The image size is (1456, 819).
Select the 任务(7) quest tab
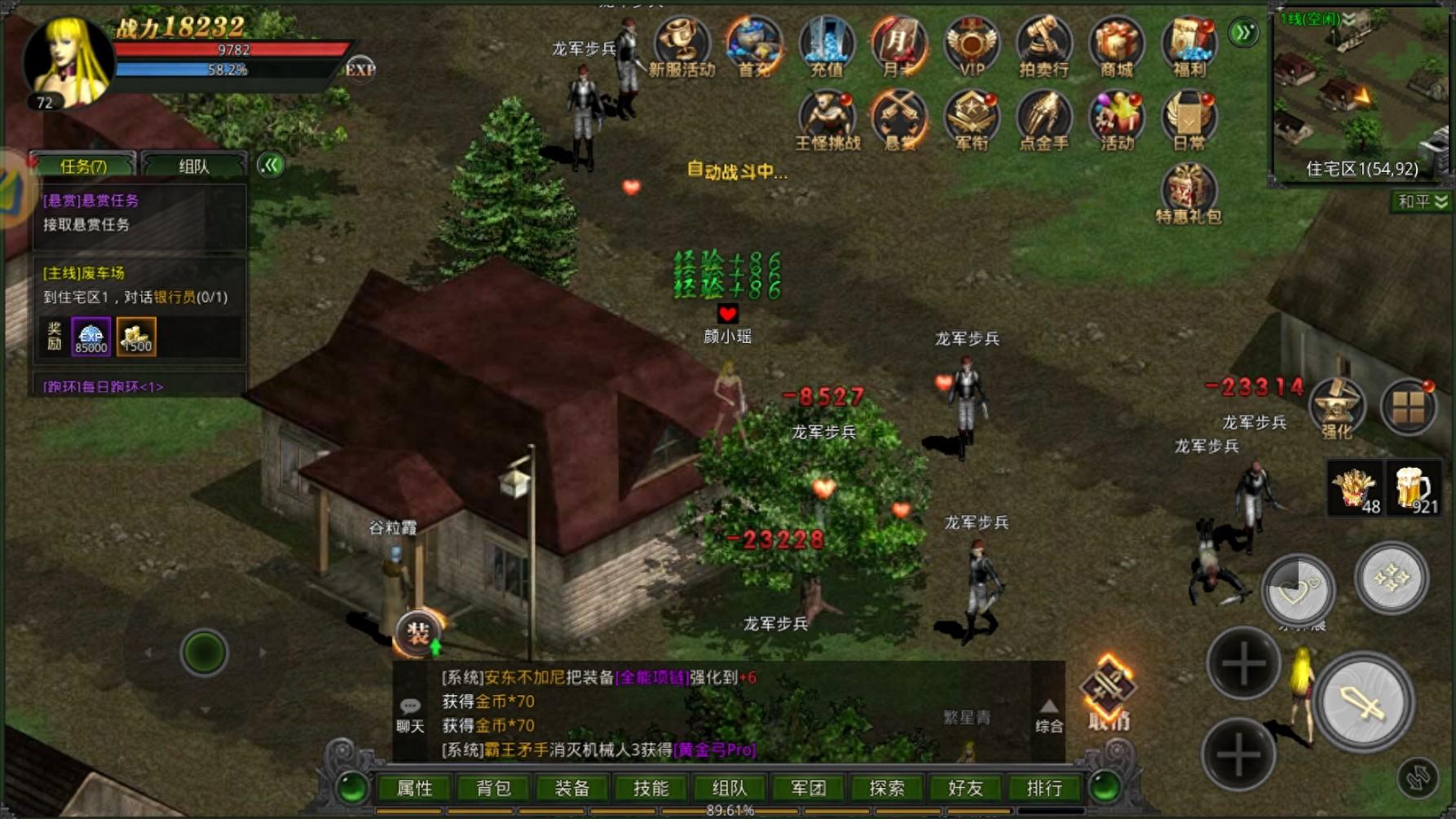coord(82,163)
